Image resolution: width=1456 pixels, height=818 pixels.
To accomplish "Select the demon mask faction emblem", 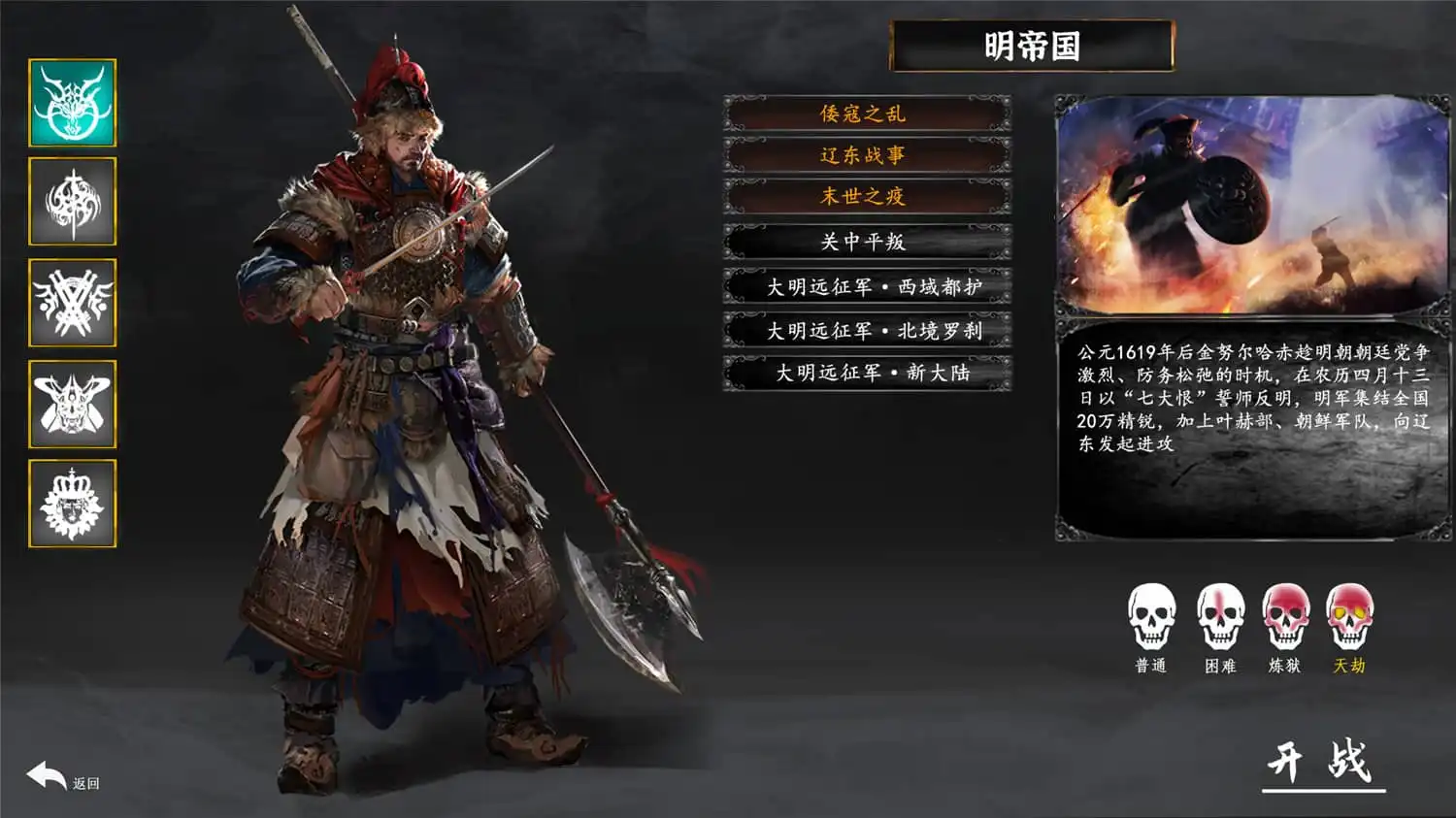I will point(73,405).
